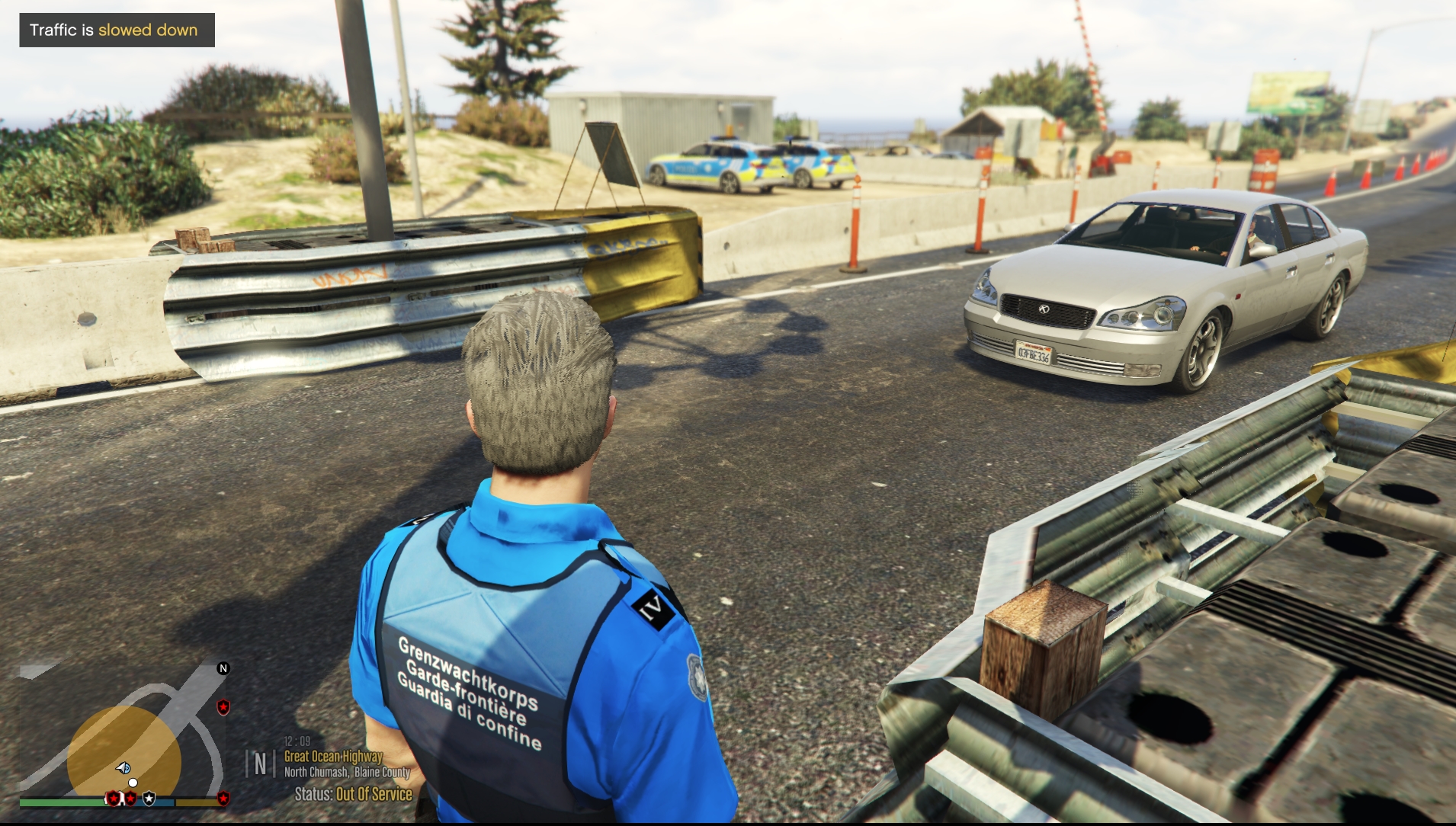This screenshot has width=1456, height=826.
Task: Click the white dot blip on minimap
Action: pyautogui.click(x=133, y=783)
